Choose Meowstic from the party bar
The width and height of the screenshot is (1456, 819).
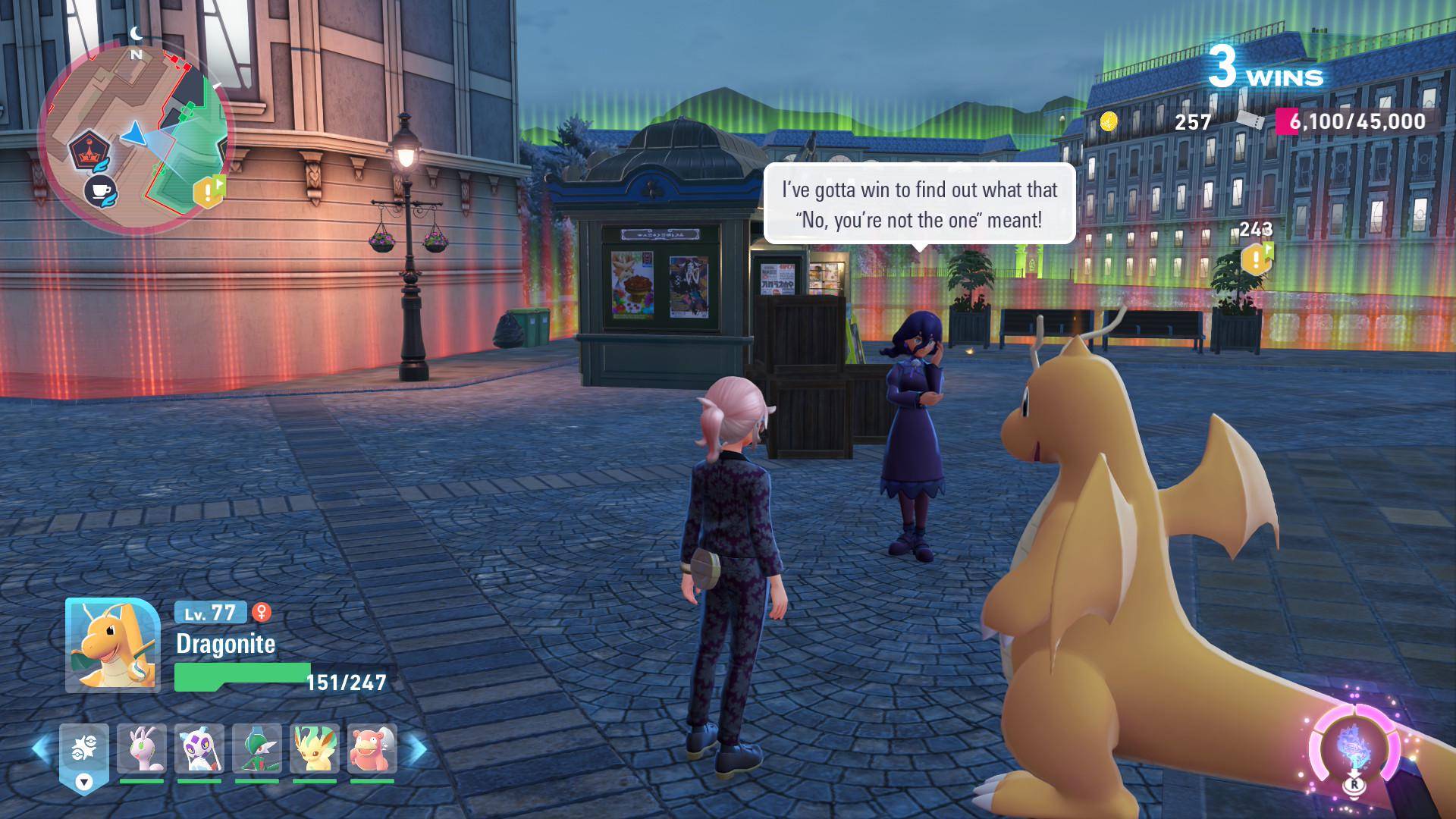(x=199, y=749)
